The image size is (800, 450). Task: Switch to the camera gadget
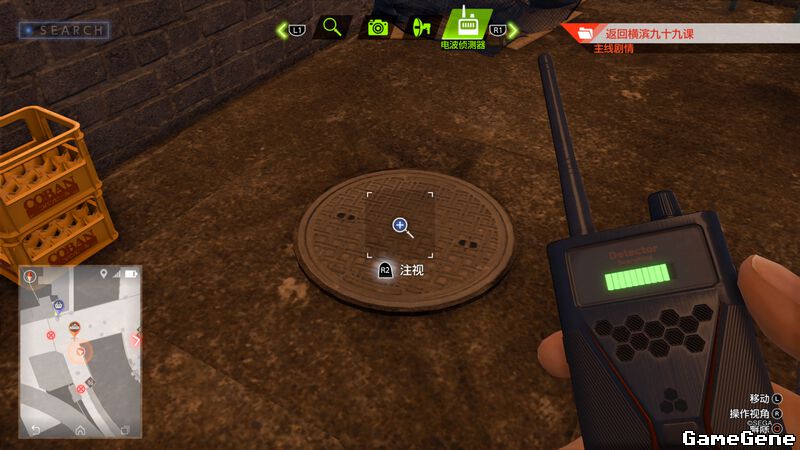pos(377,28)
